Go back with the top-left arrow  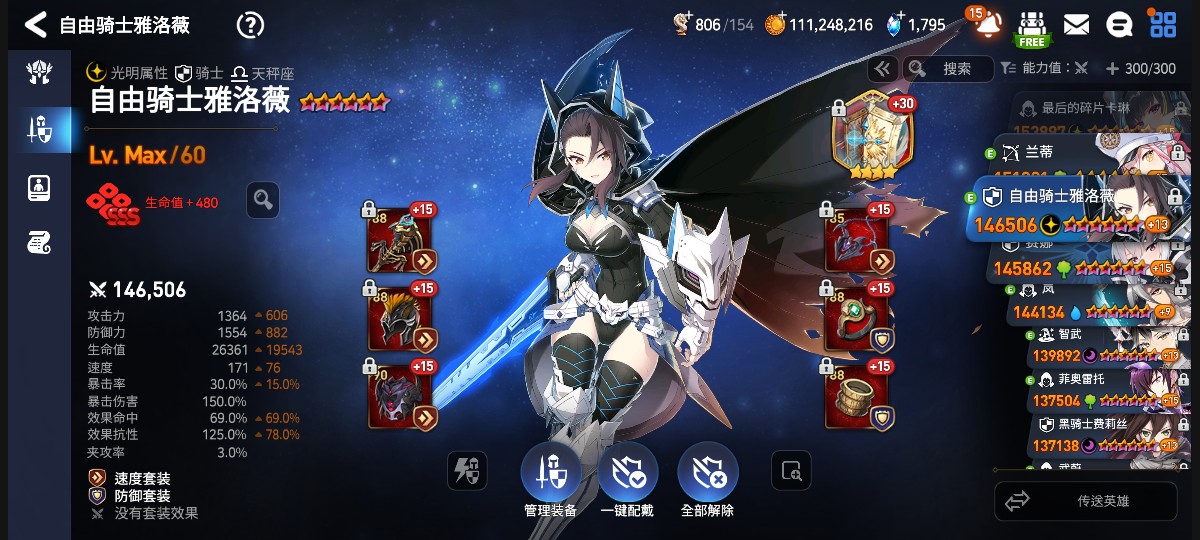(35, 25)
